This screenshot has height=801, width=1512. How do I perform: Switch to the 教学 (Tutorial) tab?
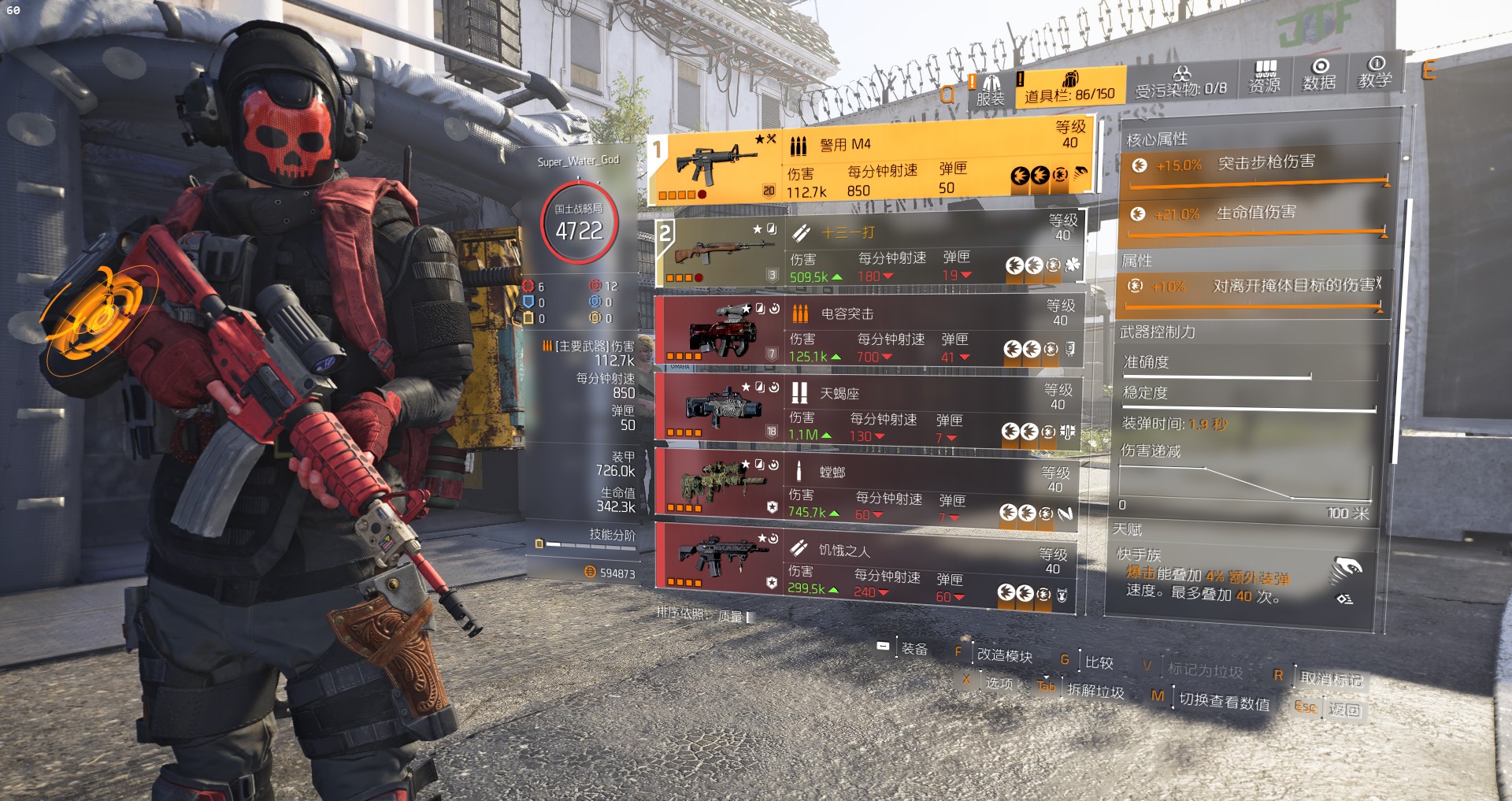pos(1375,74)
